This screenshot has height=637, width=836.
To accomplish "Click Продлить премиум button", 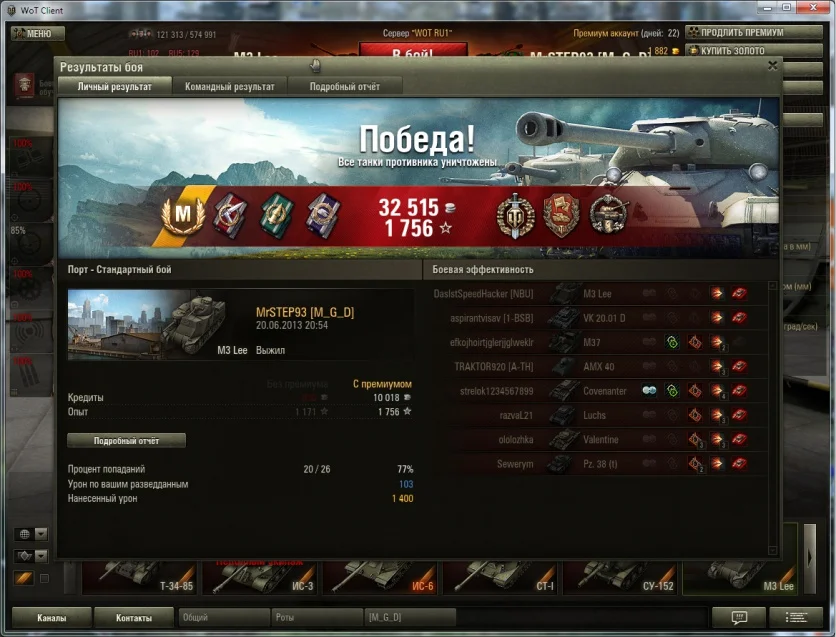I will point(734,32).
